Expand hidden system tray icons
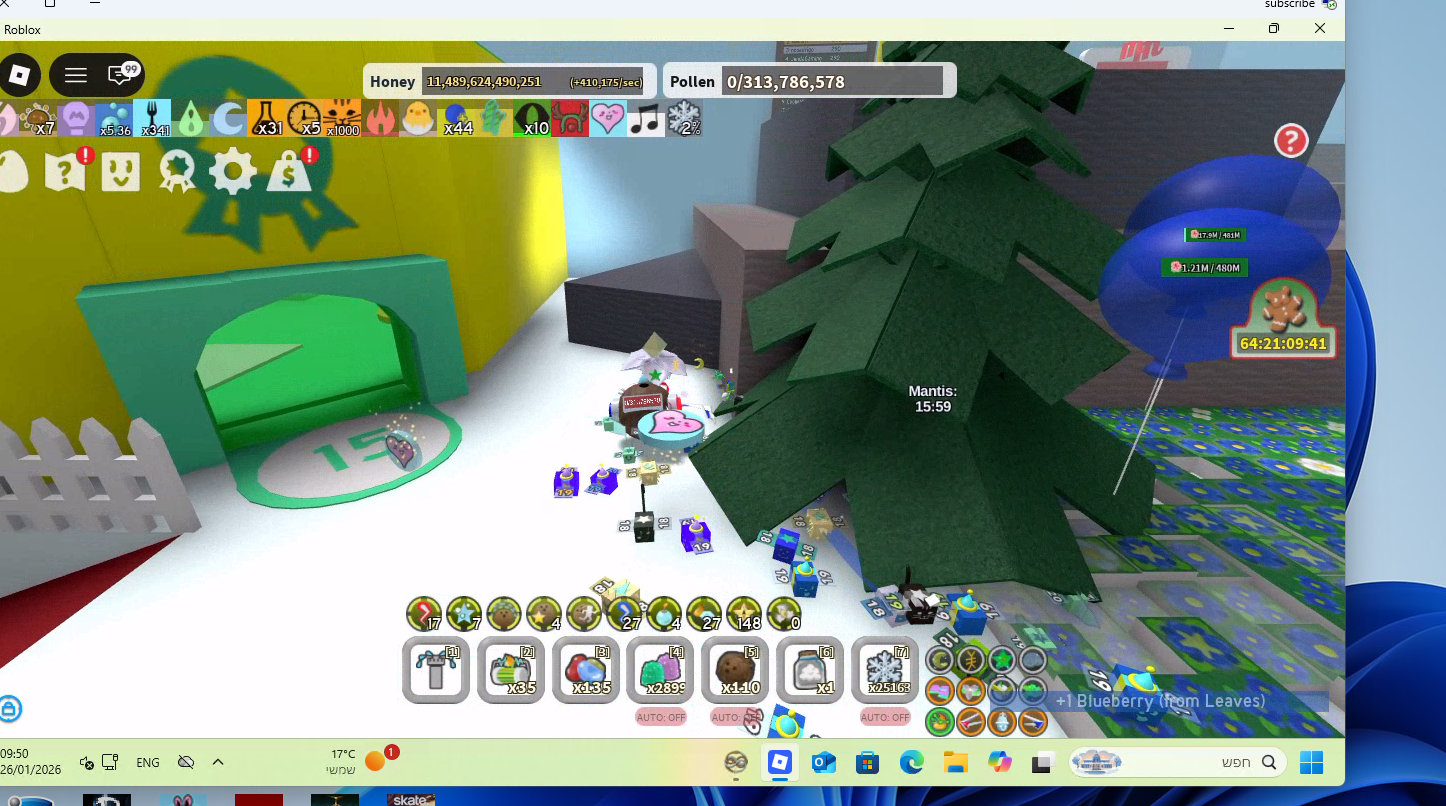1446x806 pixels. coord(216,762)
